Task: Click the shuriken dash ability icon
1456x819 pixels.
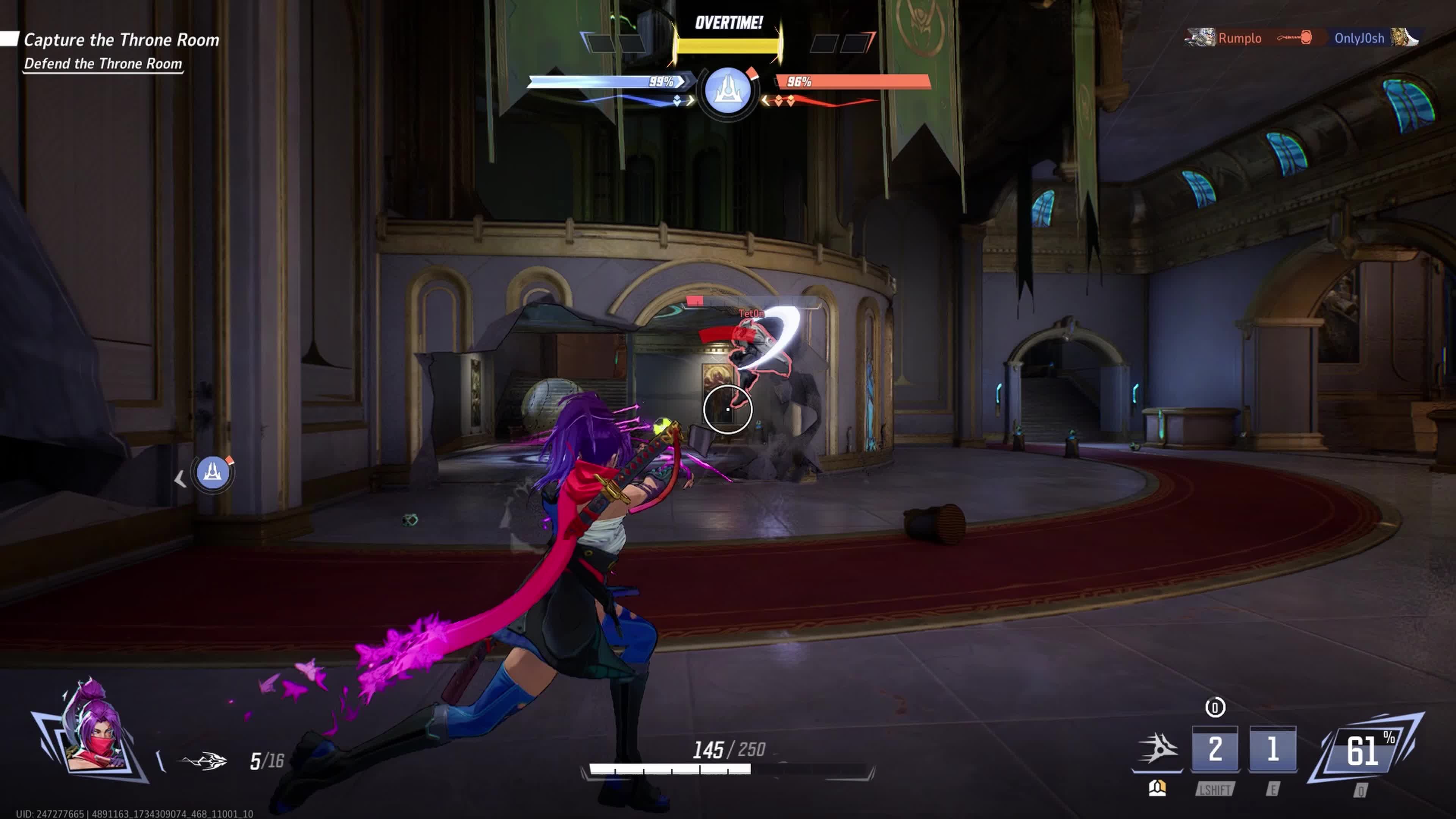Action: 1158,749
